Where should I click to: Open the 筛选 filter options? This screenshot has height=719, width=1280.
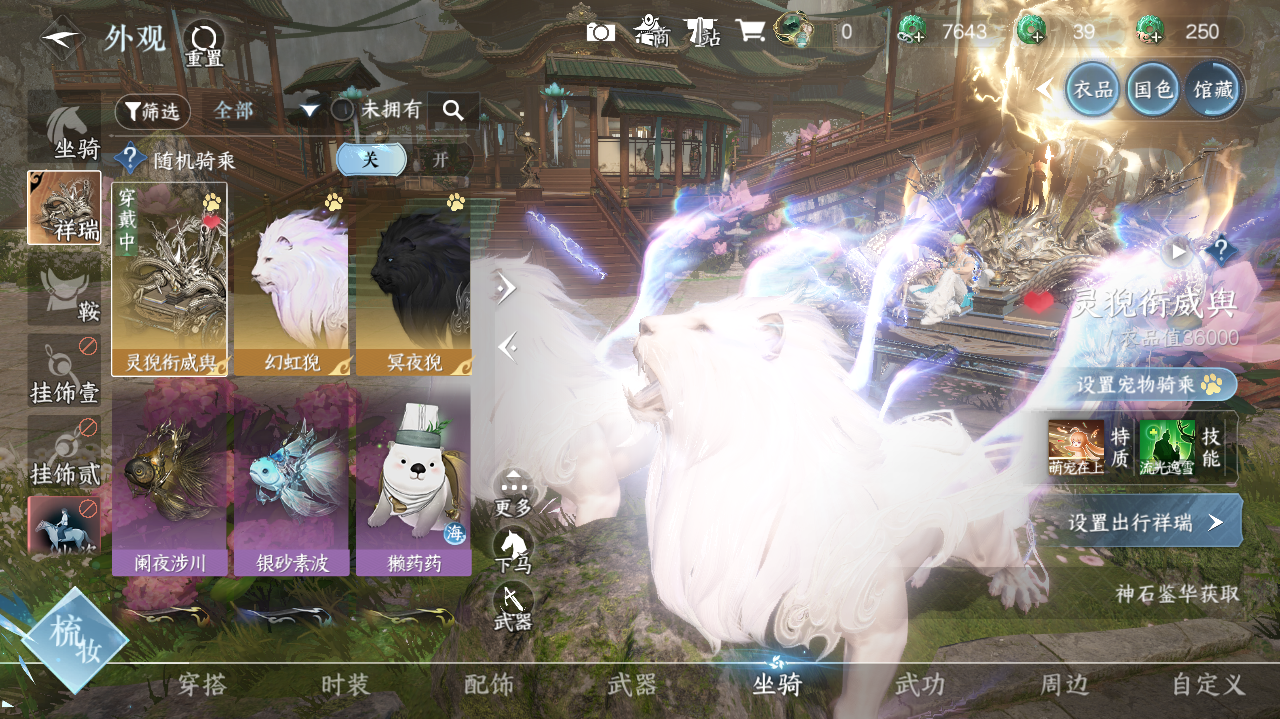[152, 111]
